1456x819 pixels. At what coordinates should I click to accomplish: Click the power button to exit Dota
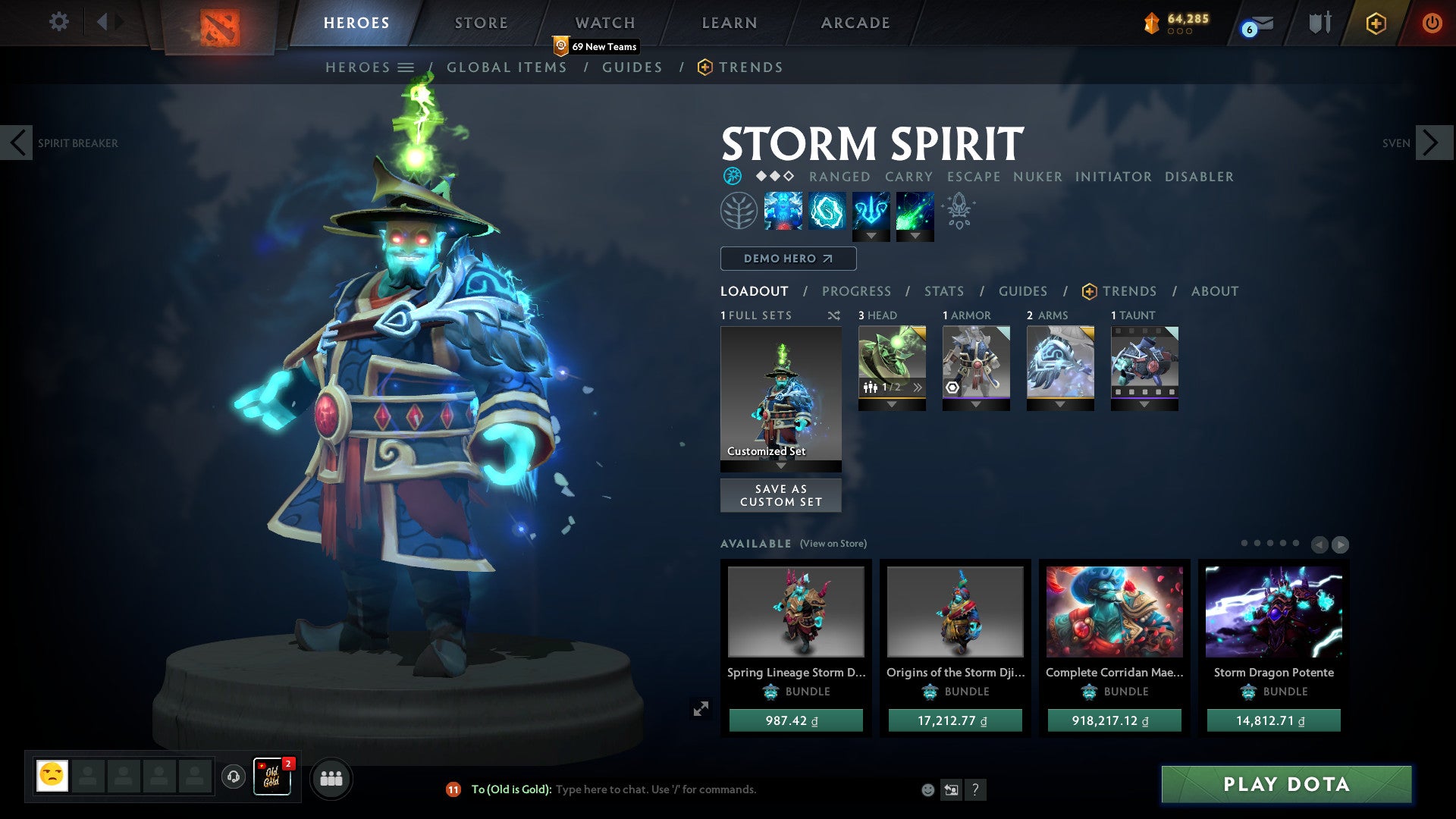(x=1432, y=23)
